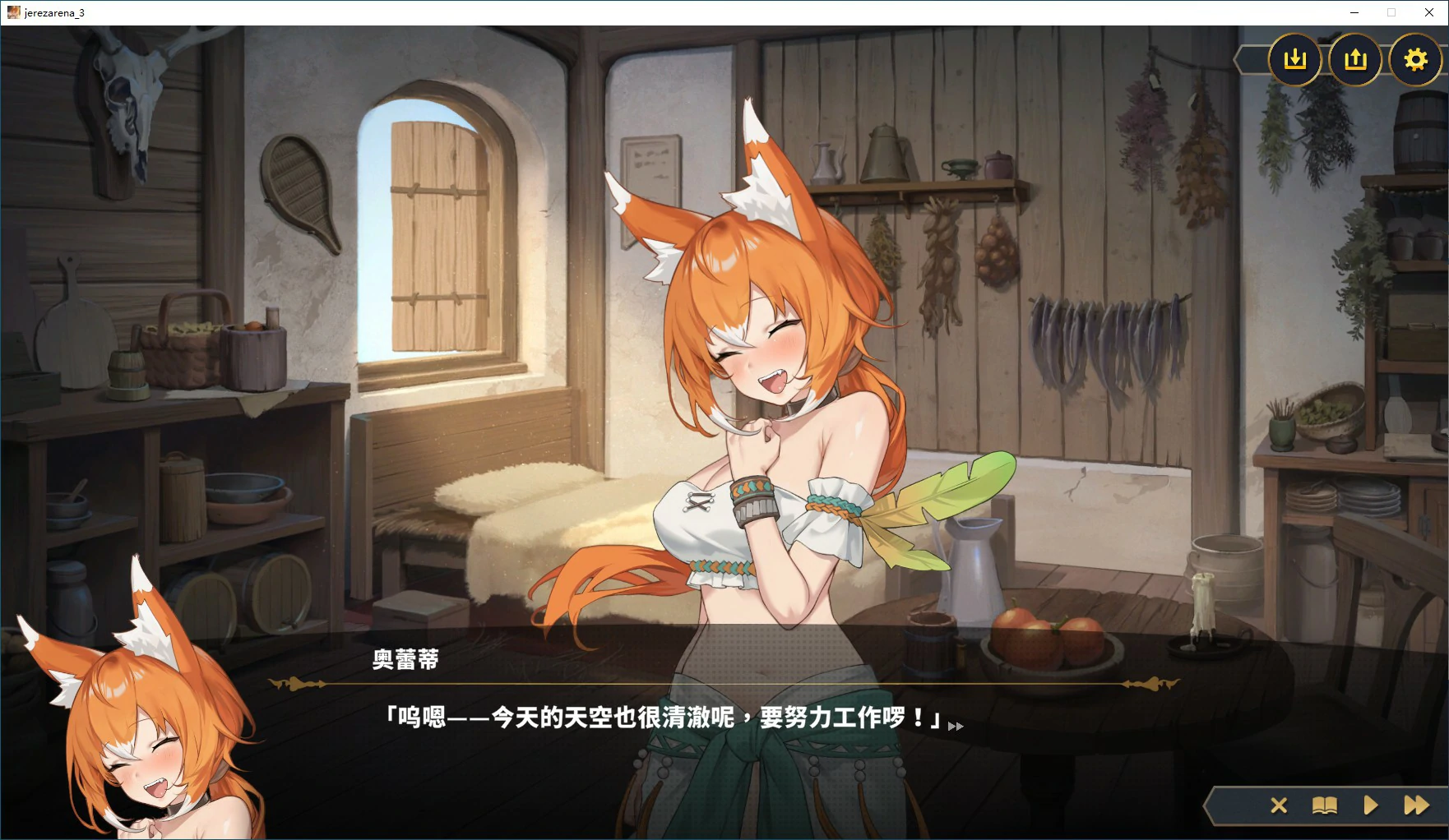Click the advance arrows after the dialogue text
1449x840 pixels.
pos(956,727)
